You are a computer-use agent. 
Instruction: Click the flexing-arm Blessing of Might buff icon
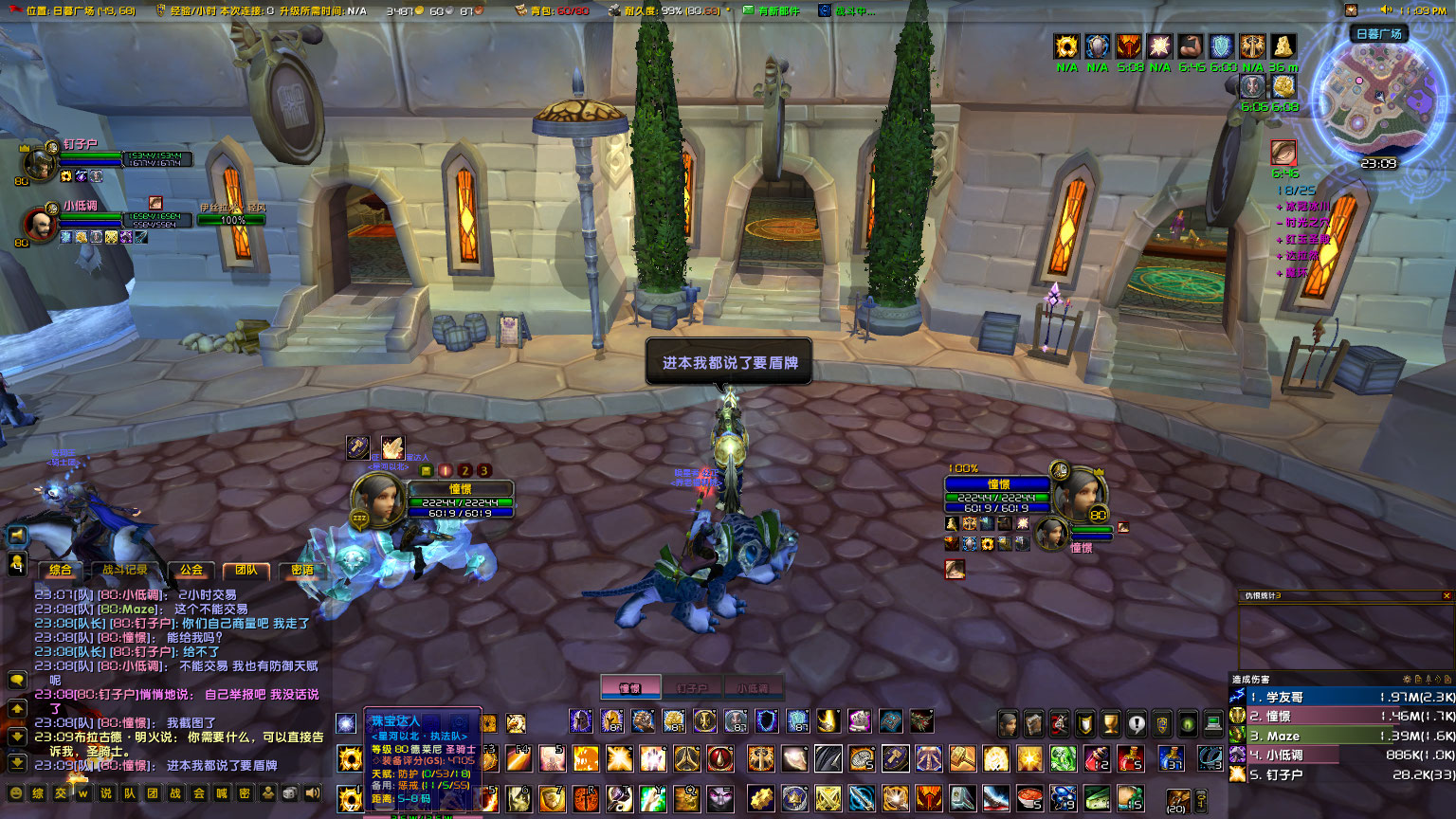tap(1189, 46)
